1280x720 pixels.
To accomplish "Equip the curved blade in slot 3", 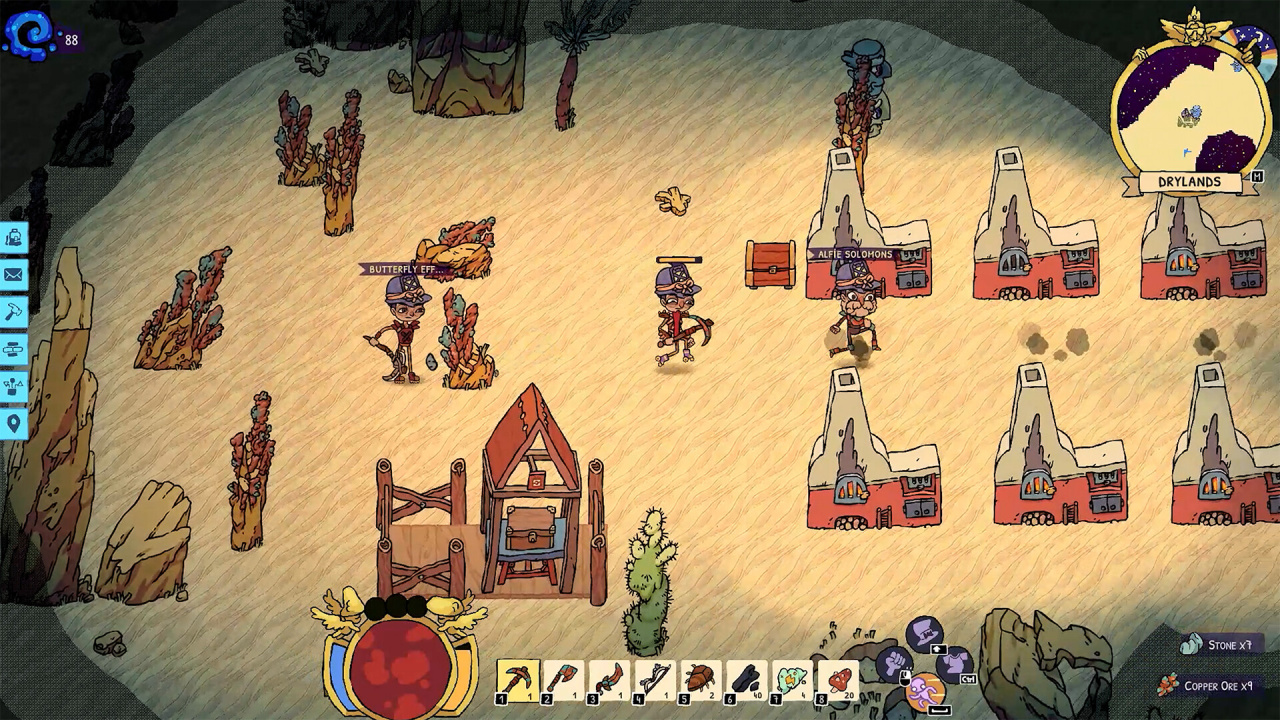I will pyautogui.click(x=609, y=681).
